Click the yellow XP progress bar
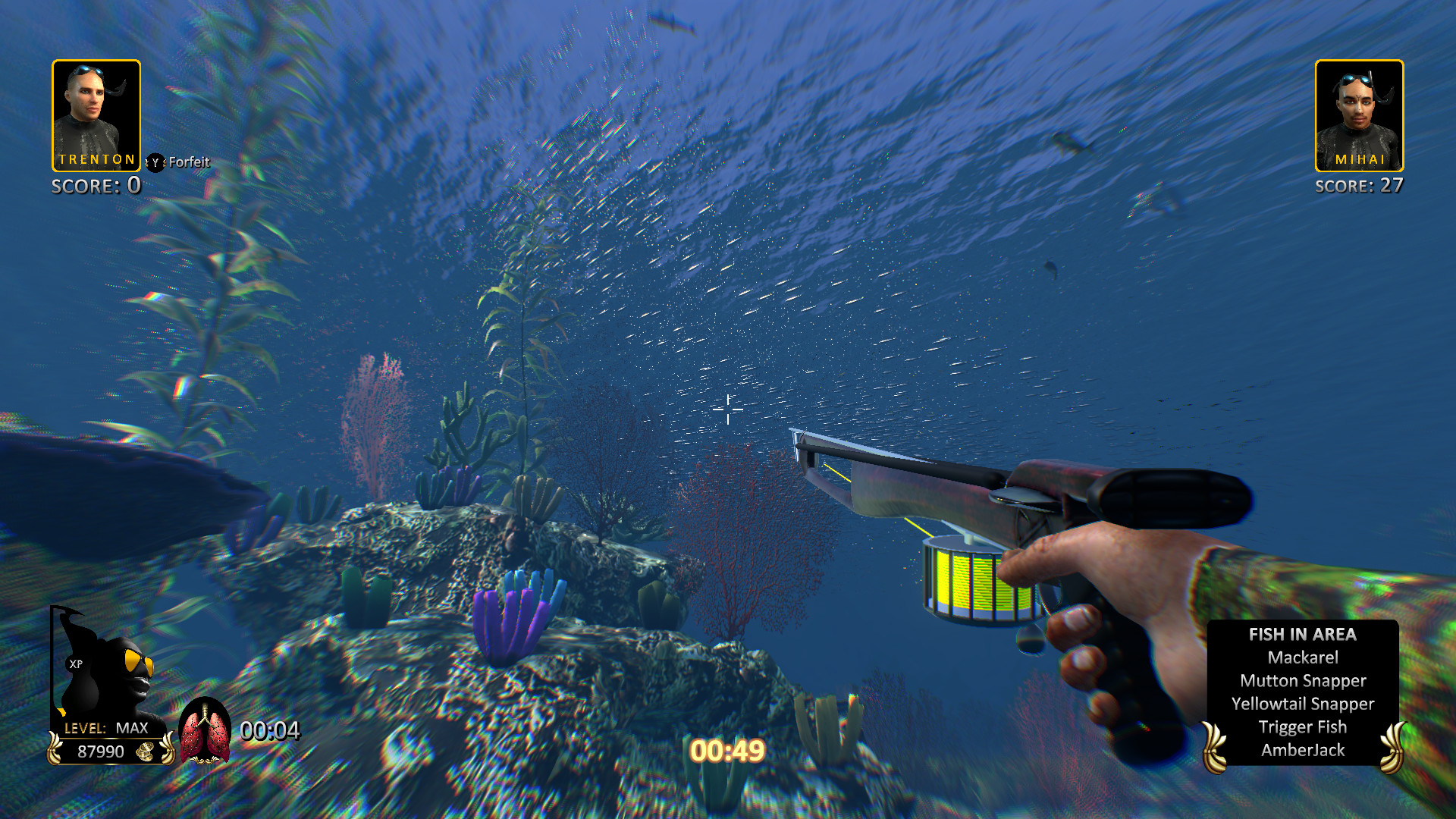 [62, 711]
